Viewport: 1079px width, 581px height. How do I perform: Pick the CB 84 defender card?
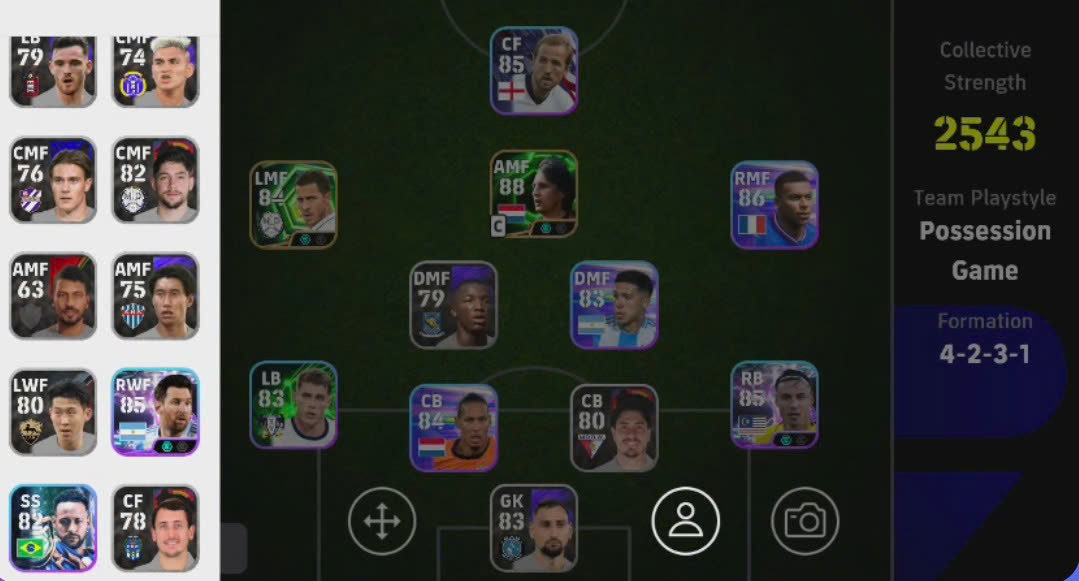[x=453, y=427]
